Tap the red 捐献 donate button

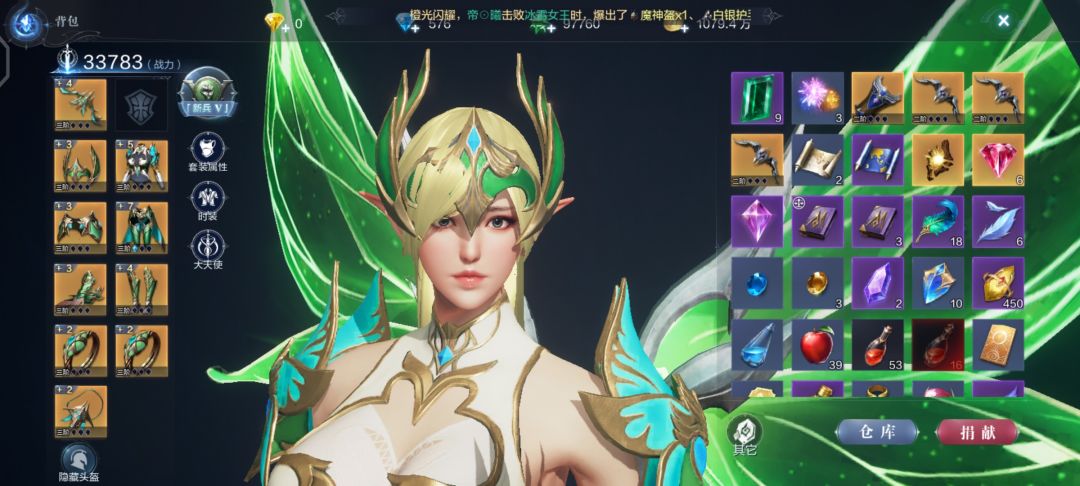click(976, 432)
